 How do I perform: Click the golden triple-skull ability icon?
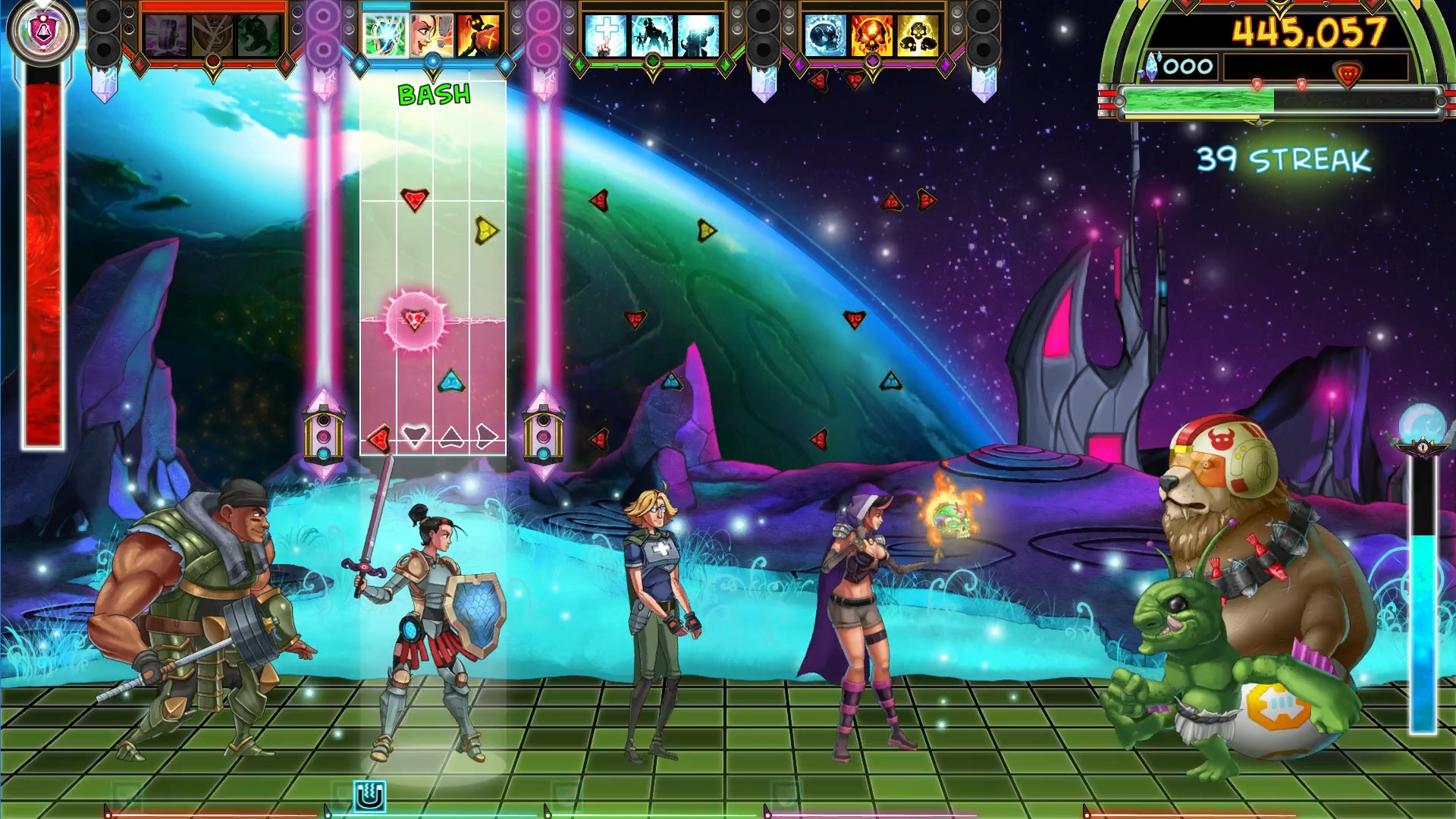(918, 35)
